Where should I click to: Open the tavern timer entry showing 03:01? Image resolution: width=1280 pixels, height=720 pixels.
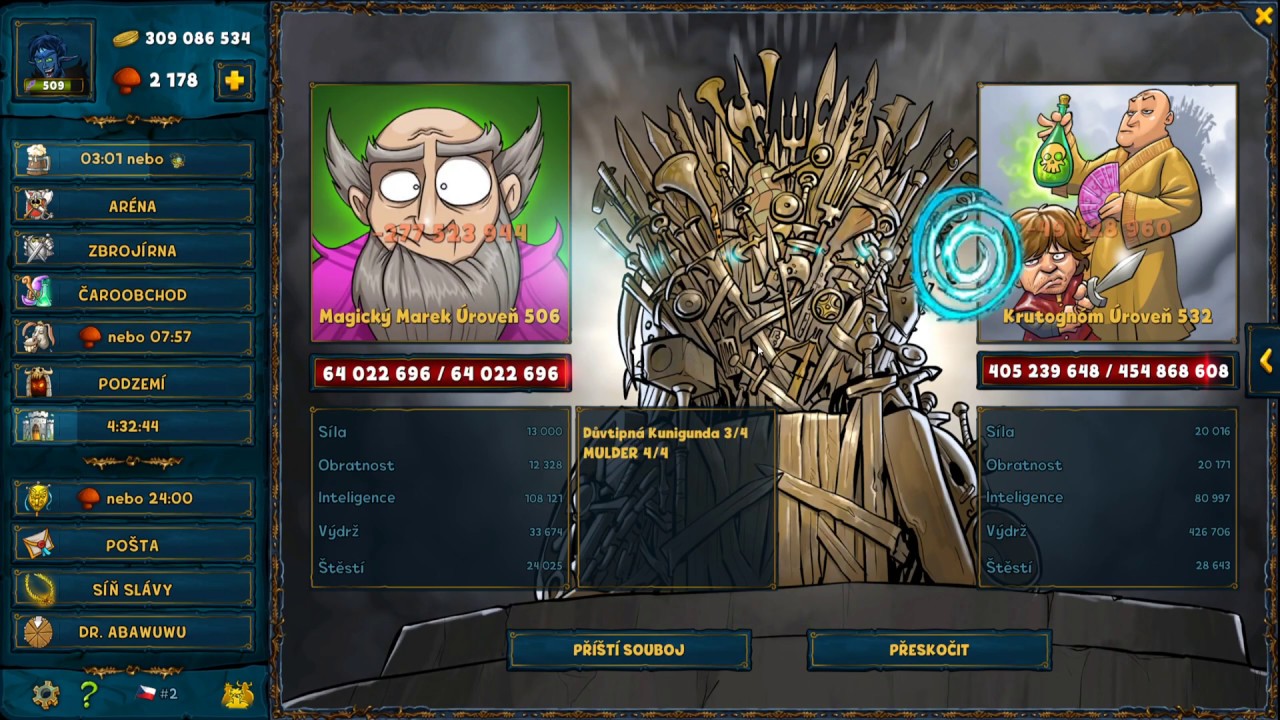pos(133,159)
